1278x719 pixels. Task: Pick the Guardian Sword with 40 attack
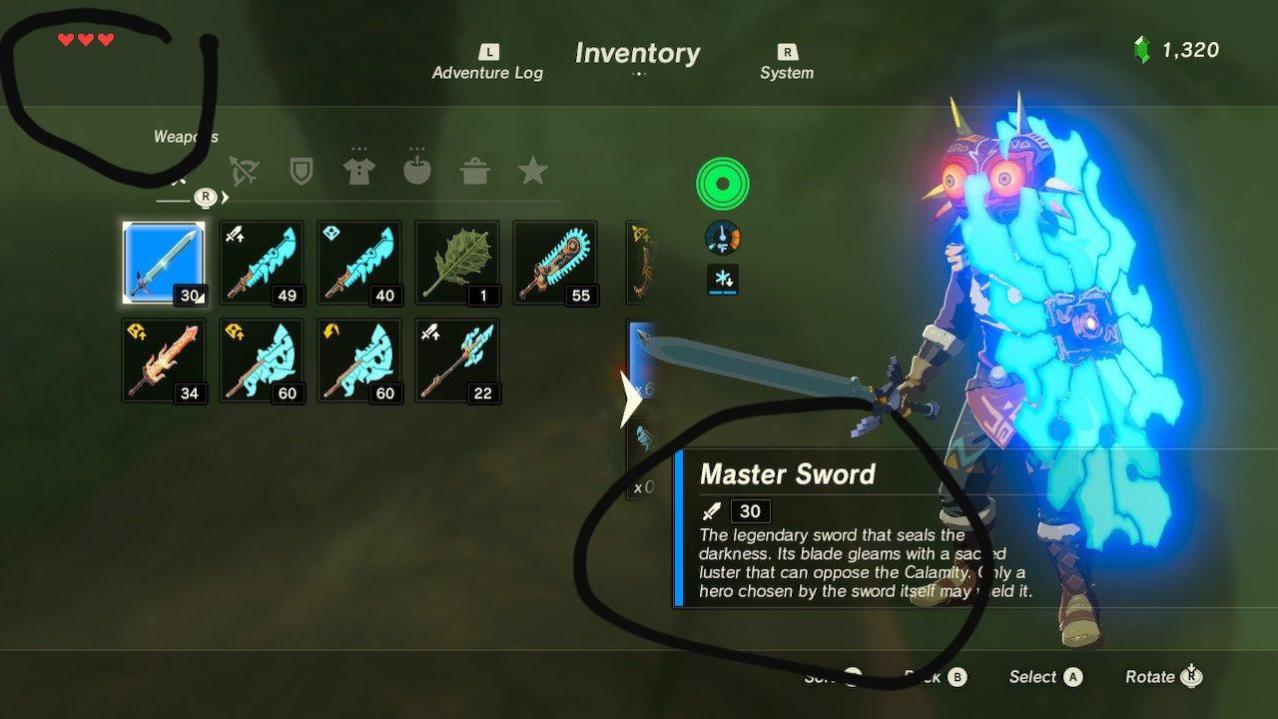click(360, 263)
